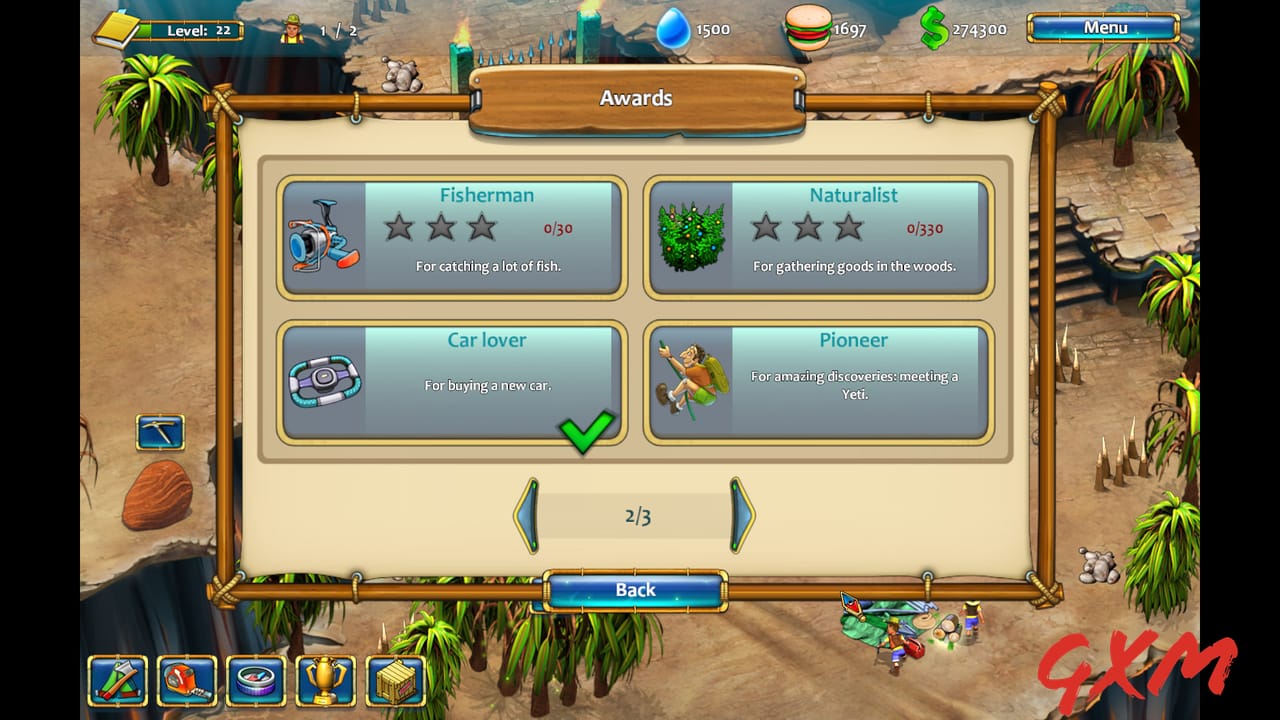
Task: Open the tape measure tool icon
Action: [187, 681]
